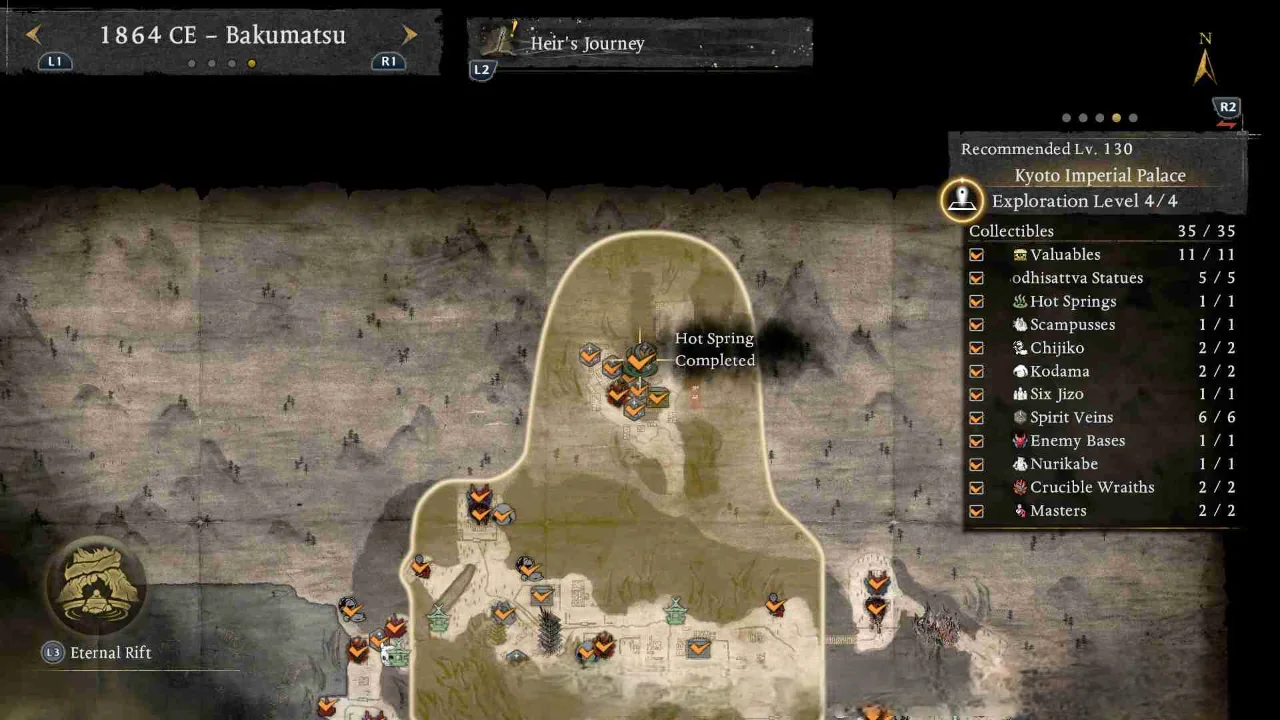Toggle the Hot Springs checkbox
1280x720 pixels.
pos(976,301)
